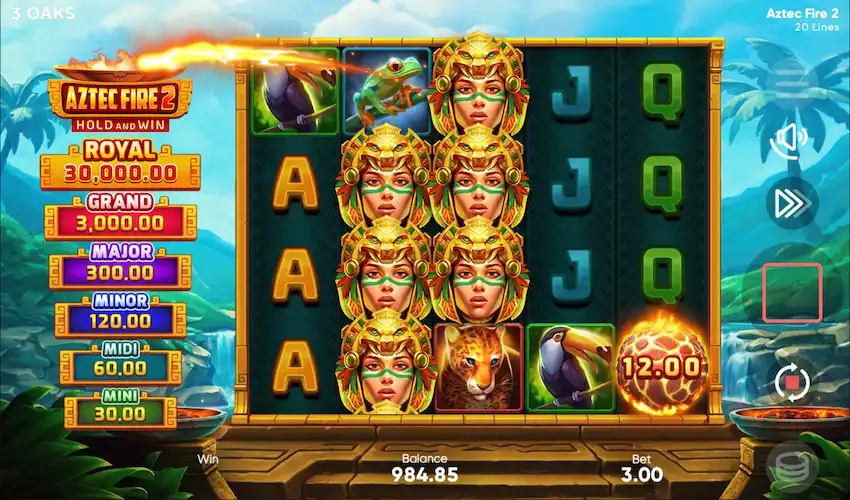This screenshot has width=850, height=500.
Task: Activate turbo fast-forward mode
Action: pos(790,204)
